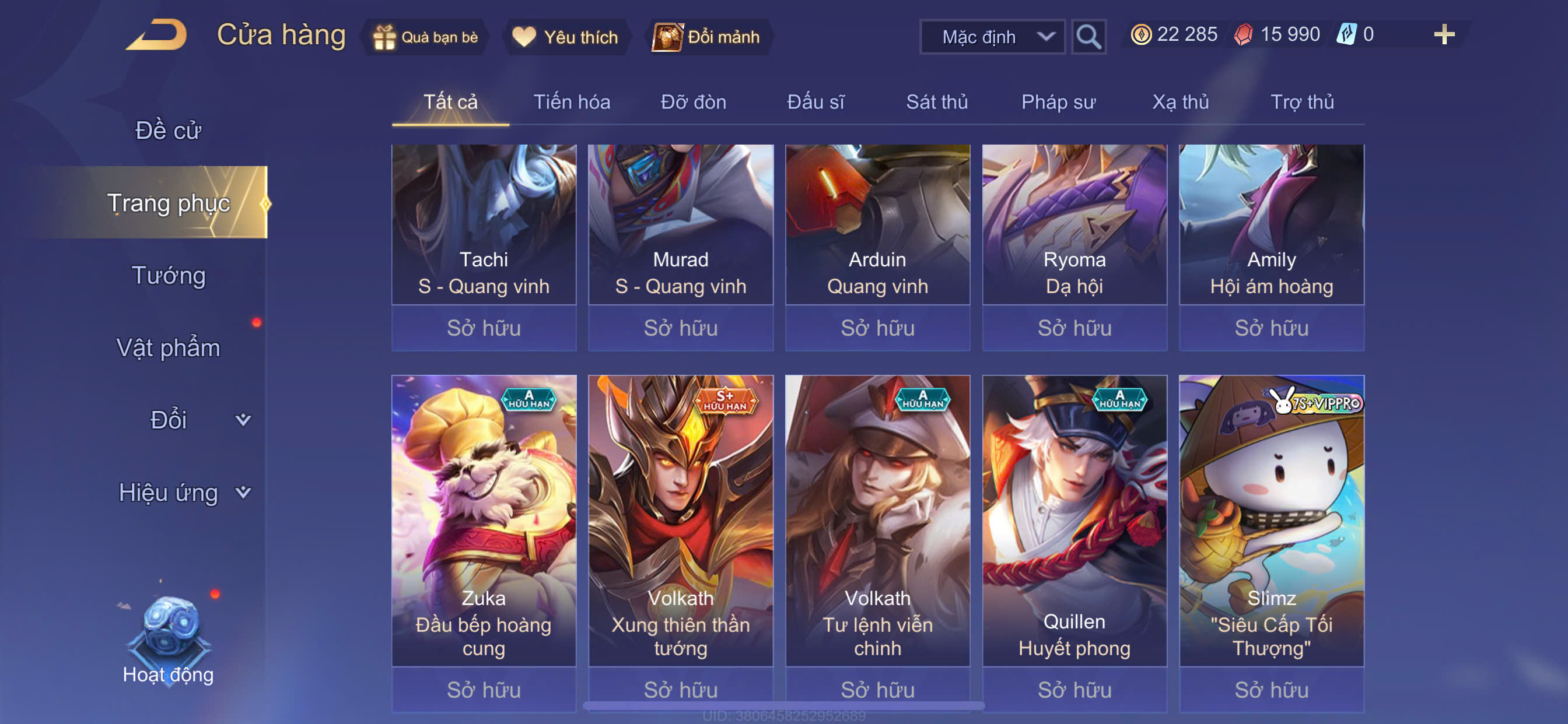1568x724 pixels.
Task: Open the Tướng heroes section
Action: tap(169, 276)
